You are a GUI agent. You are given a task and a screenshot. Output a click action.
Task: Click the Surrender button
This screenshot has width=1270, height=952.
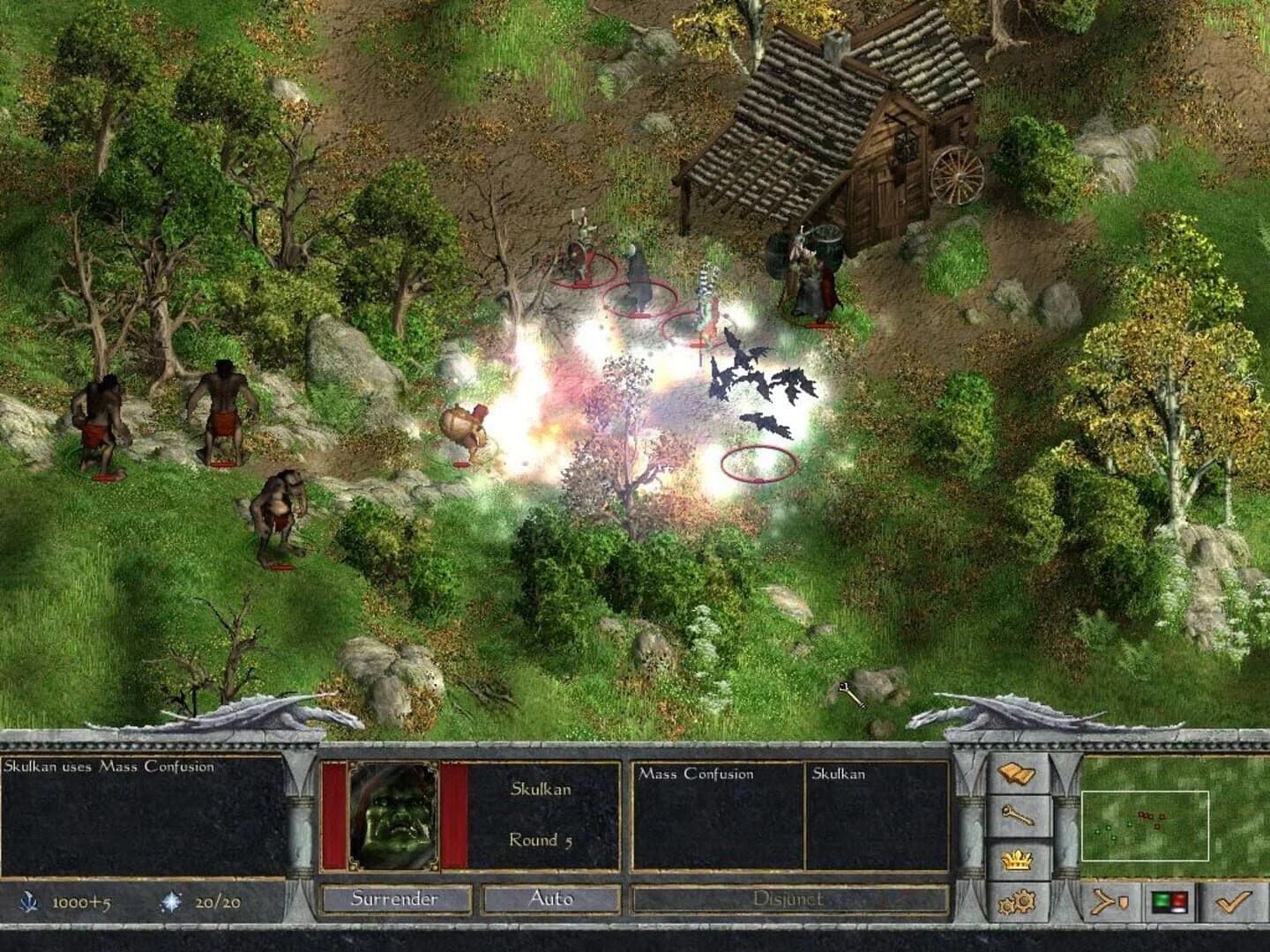tap(393, 900)
